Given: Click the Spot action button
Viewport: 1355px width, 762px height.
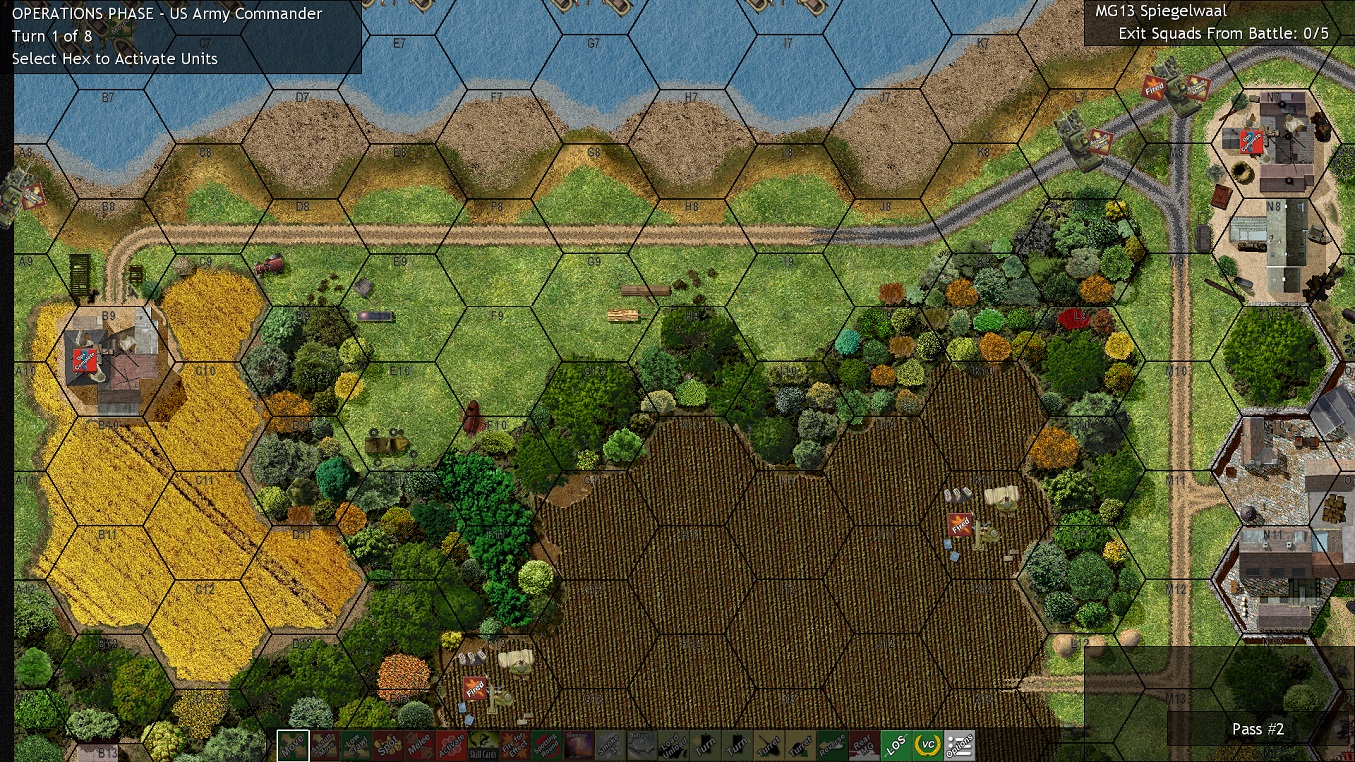Looking at the screenshot, I should point(386,746).
